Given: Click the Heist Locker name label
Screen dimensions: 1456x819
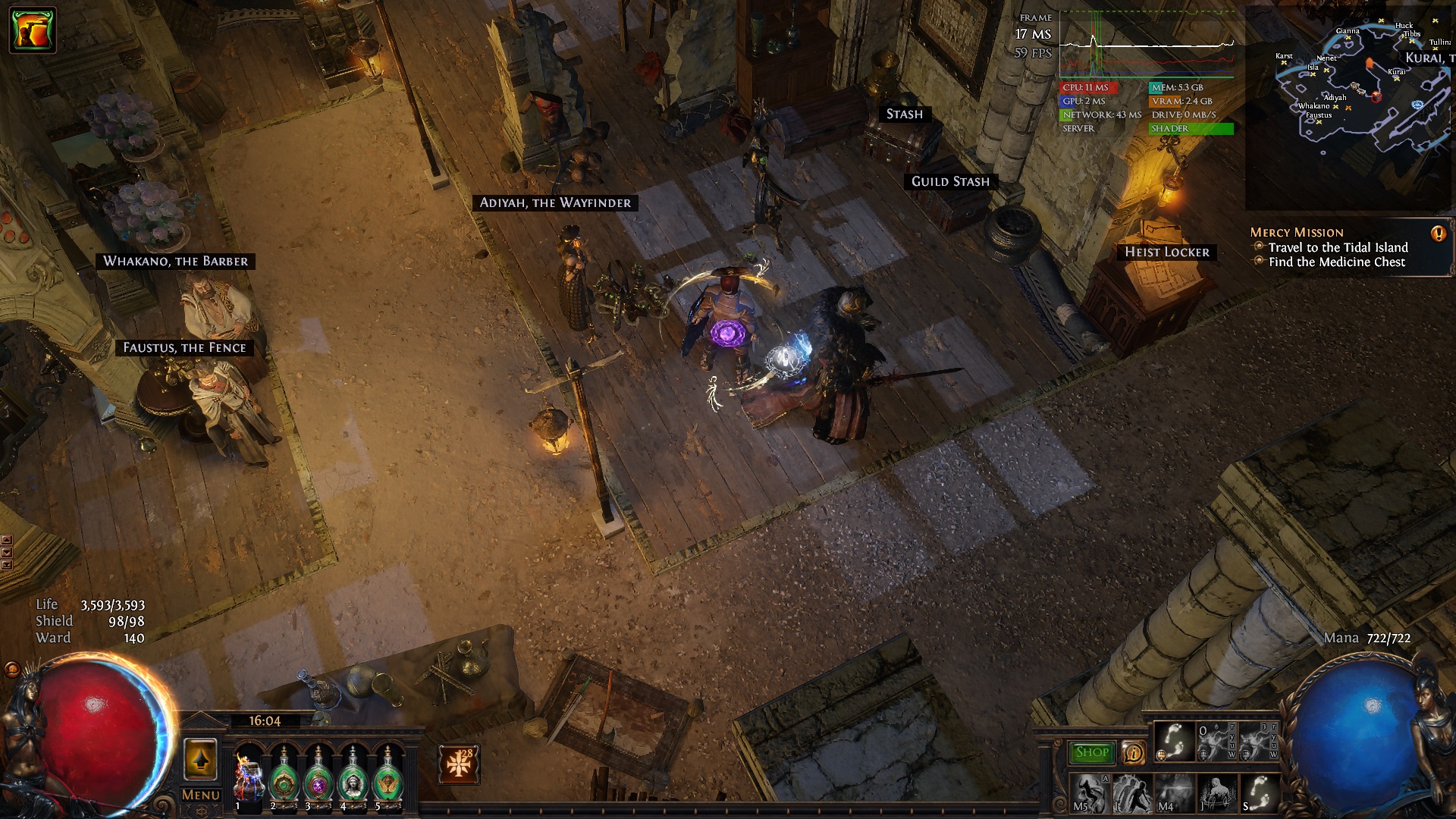Looking at the screenshot, I should [x=1166, y=253].
